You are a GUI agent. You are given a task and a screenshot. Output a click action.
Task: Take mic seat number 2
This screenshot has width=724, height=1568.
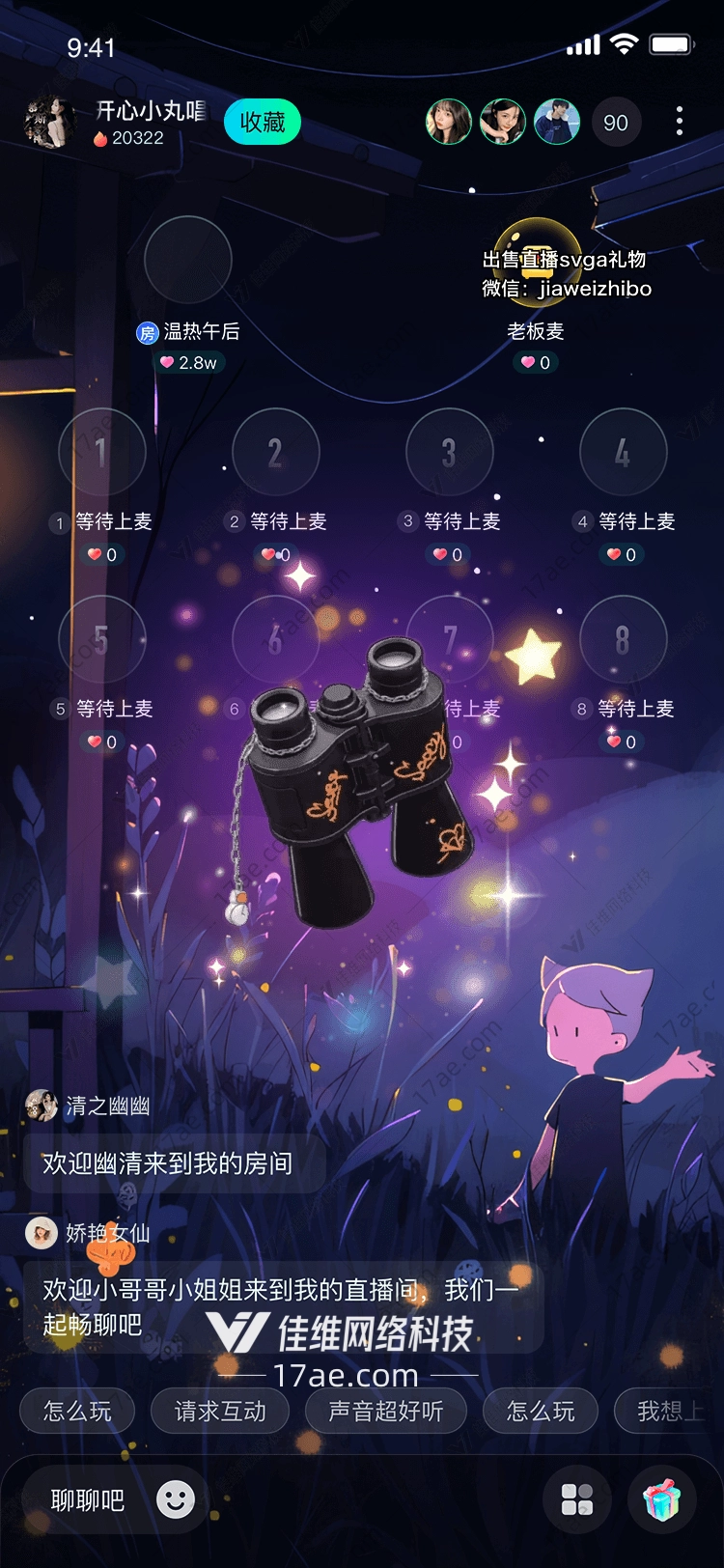coord(275,451)
